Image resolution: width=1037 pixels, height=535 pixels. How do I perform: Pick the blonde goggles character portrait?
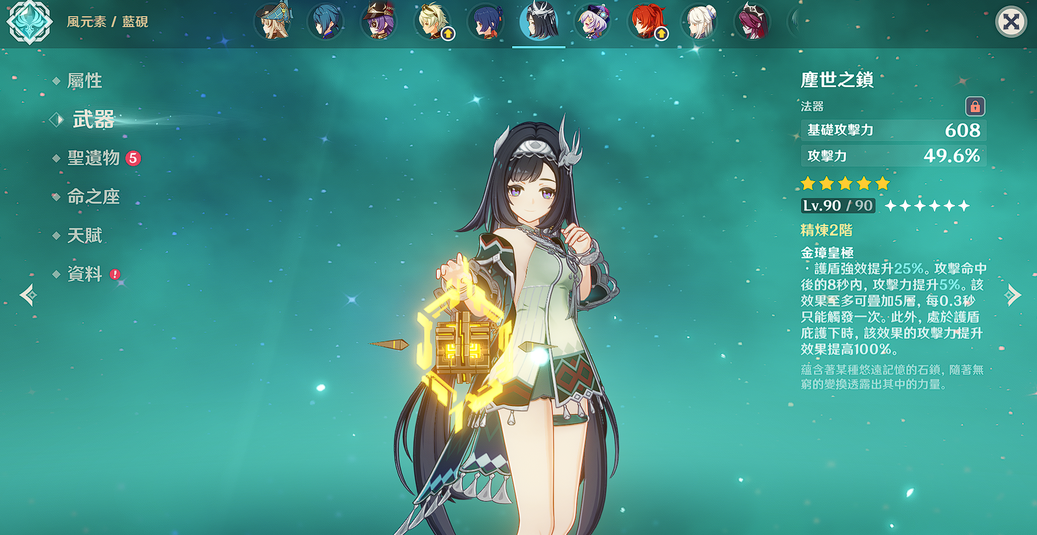433,22
